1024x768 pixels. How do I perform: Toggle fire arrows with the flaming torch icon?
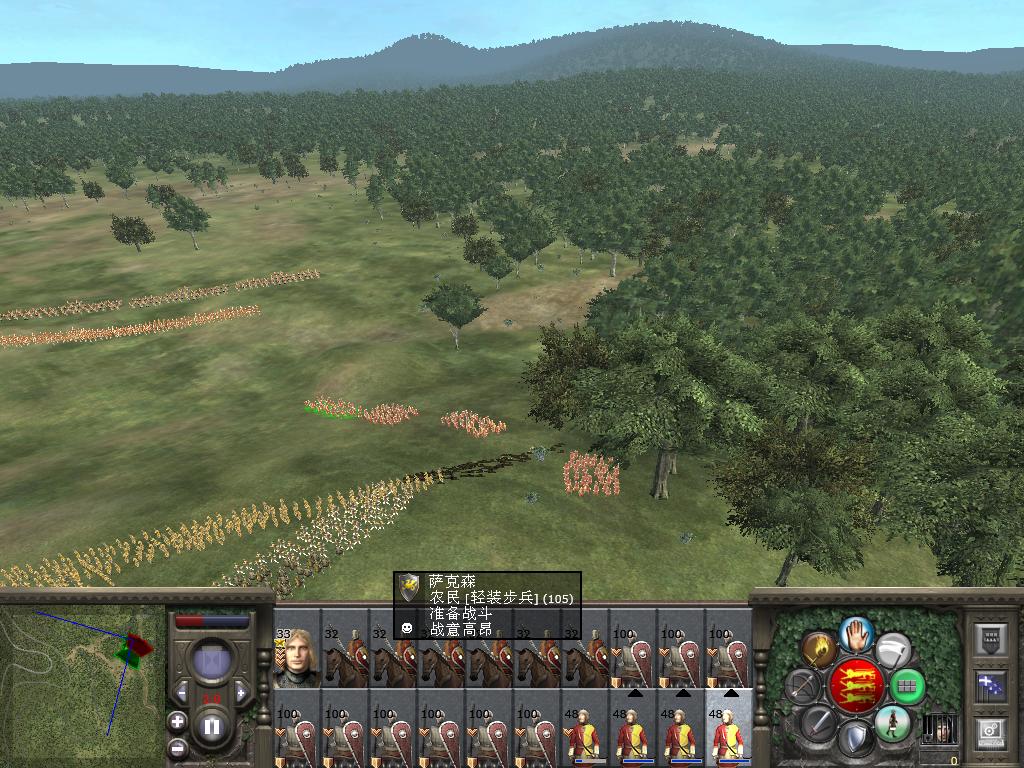click(x=819, y=649)
